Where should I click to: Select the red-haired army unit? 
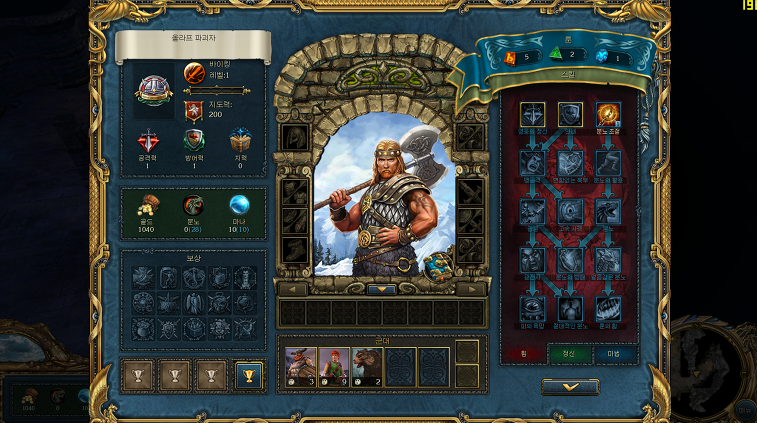tap(335, 367)
